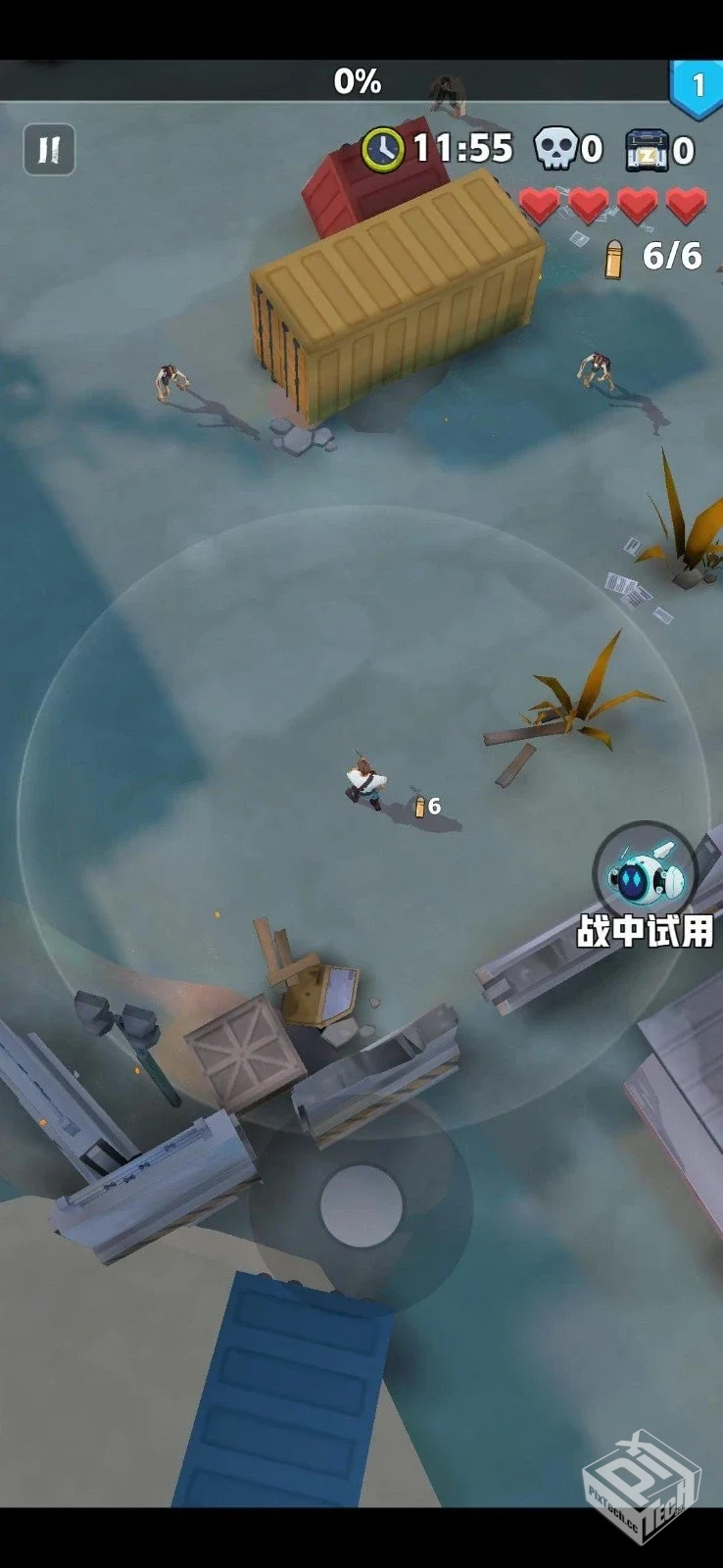The height and width of the screenshot is (1568, 723).
Task: Tap the virtual joystick thumb knob
Action: (361, 1205)
